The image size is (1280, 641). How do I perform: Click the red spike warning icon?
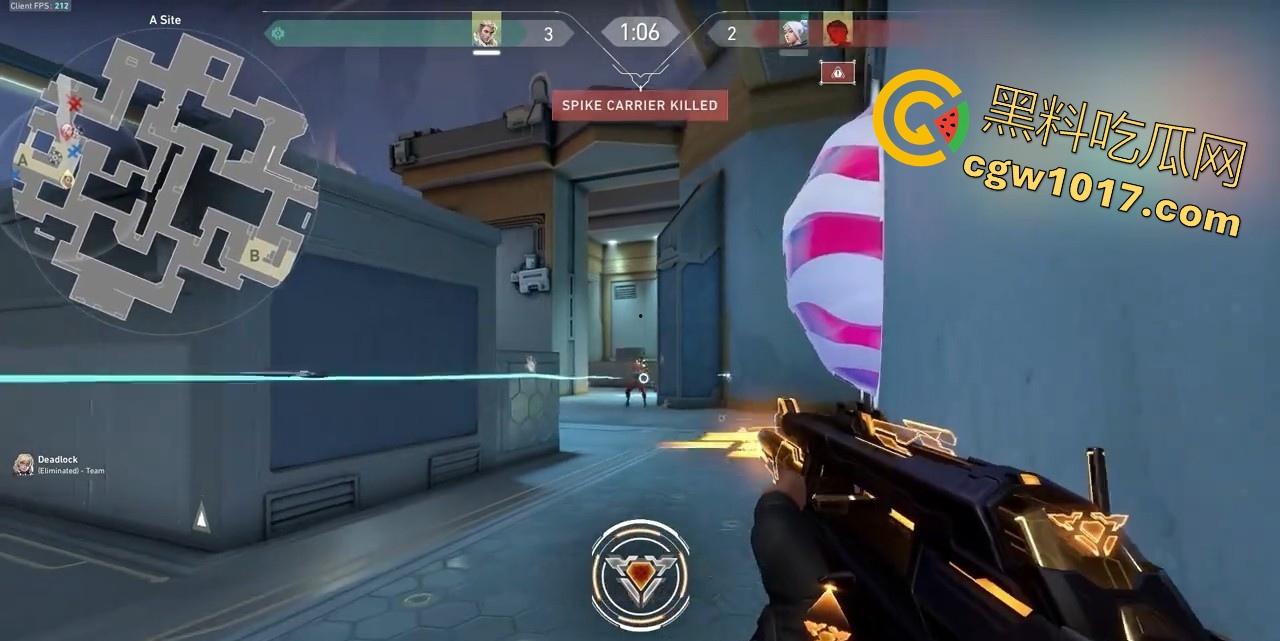[837, 72]
